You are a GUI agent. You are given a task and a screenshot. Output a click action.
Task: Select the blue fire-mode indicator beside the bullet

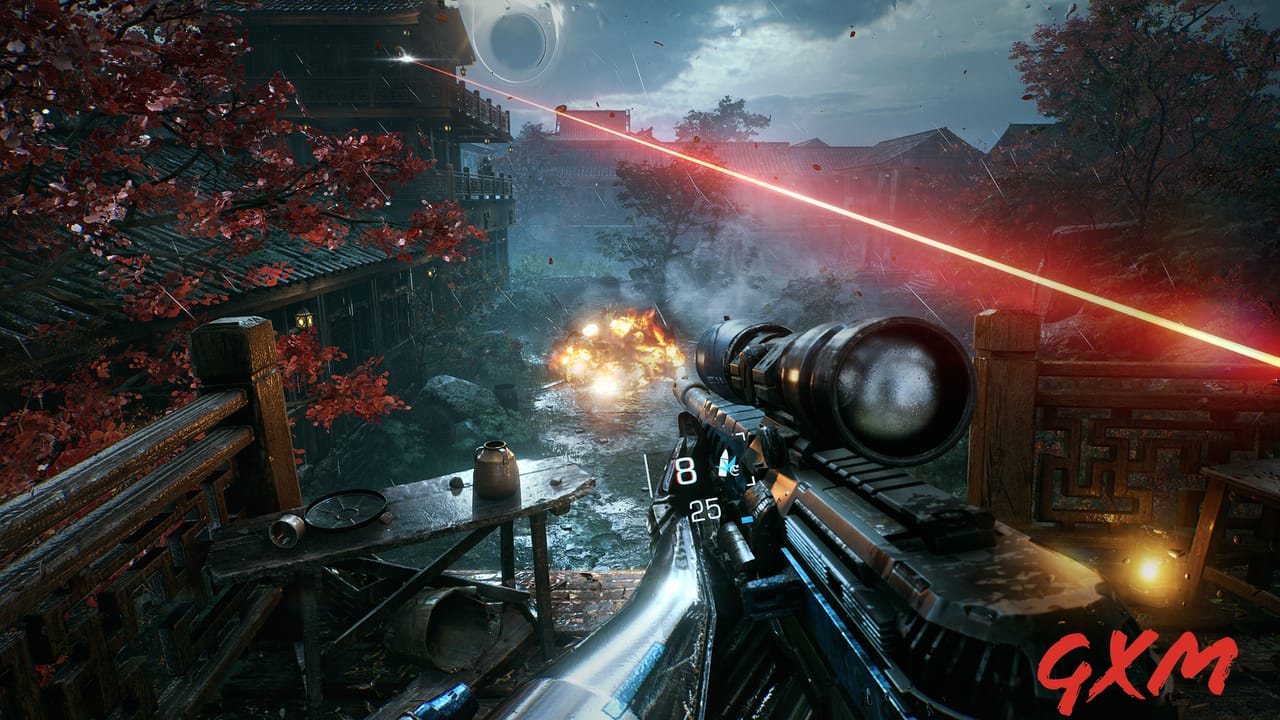pyautogui.click(x=734, y=467)
